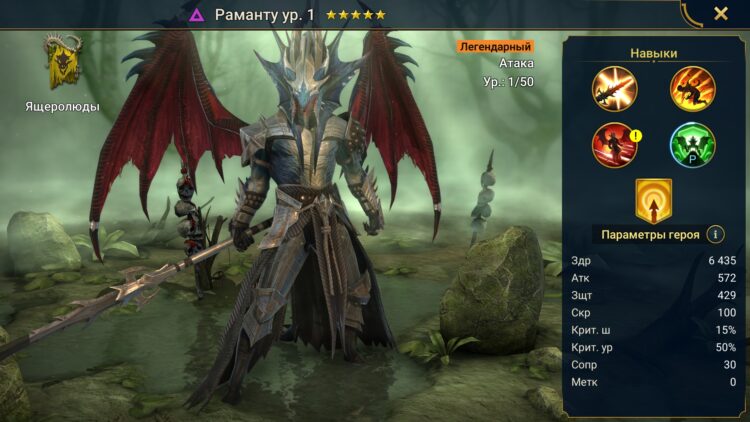
Task: View the Ящеролюды faction emblem
Action: (x=62, y=62)
